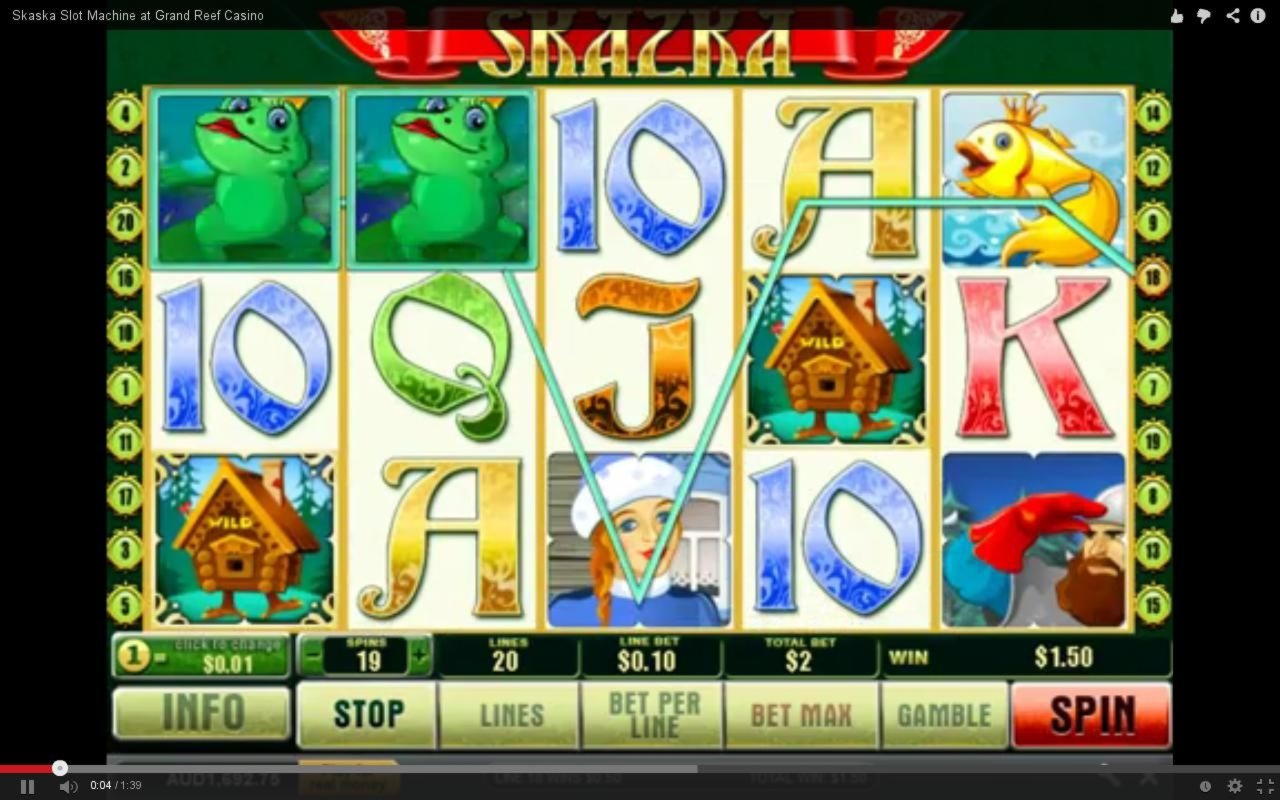Mute the video volume

[x=68, y=786]
